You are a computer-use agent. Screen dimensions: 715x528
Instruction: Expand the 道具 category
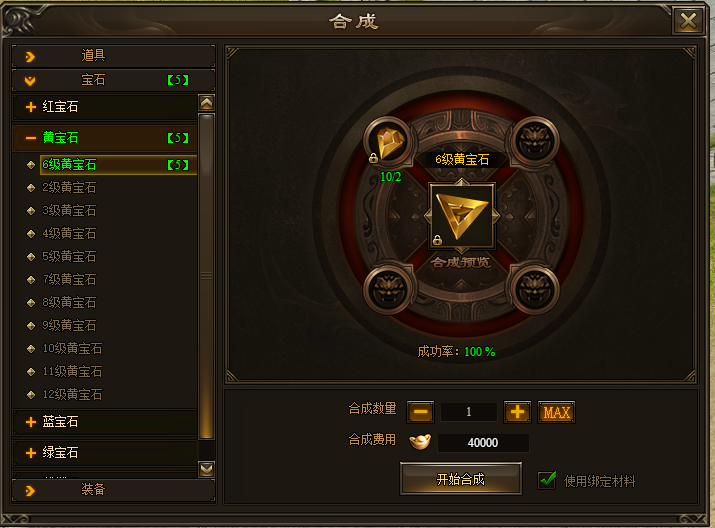(113, 56)
